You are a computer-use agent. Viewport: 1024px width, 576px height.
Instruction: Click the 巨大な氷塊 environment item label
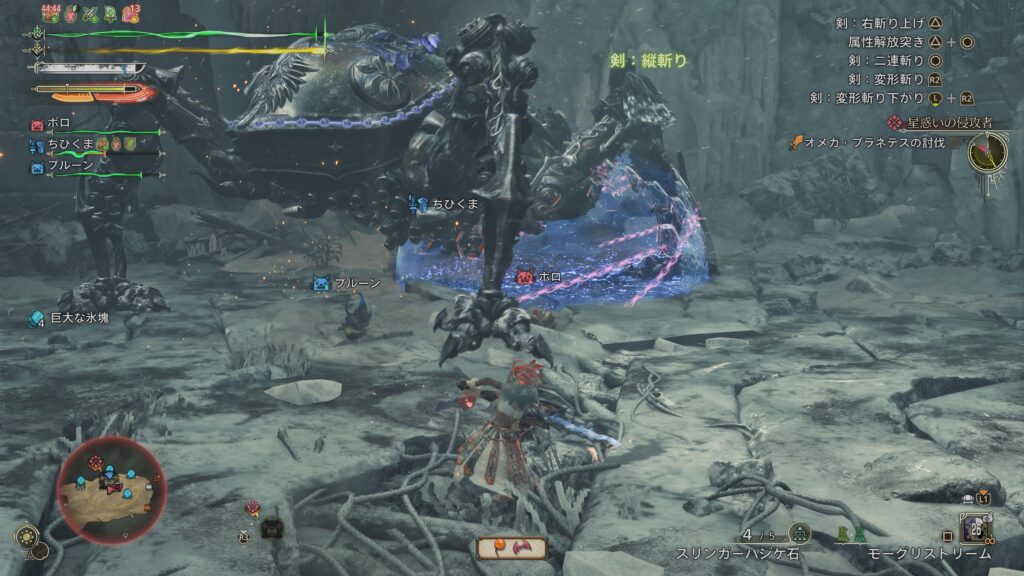click(x=78, y=317)
